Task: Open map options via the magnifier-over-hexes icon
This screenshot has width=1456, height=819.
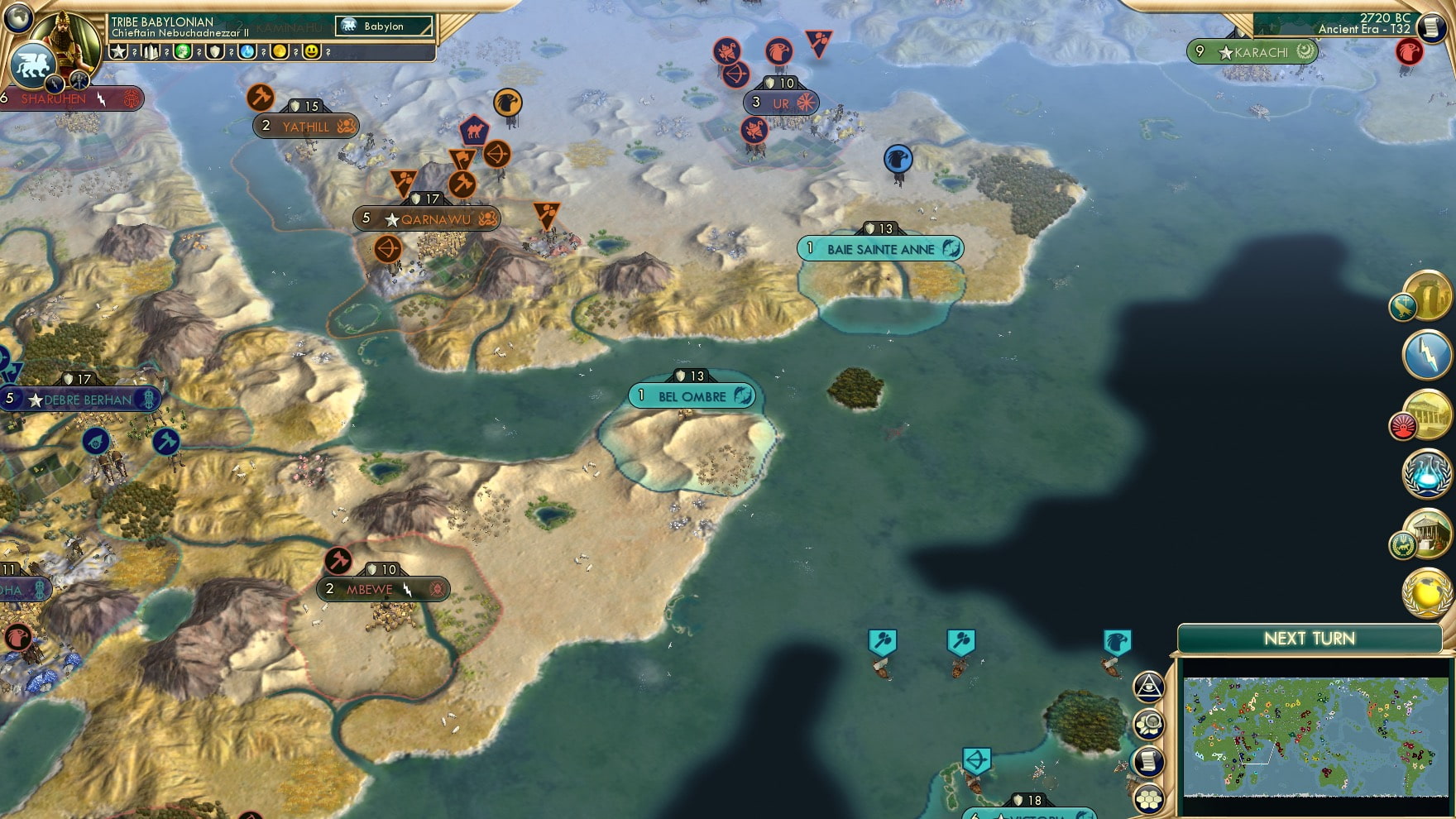Action: pyautogui.click(x=1148, y=723)
